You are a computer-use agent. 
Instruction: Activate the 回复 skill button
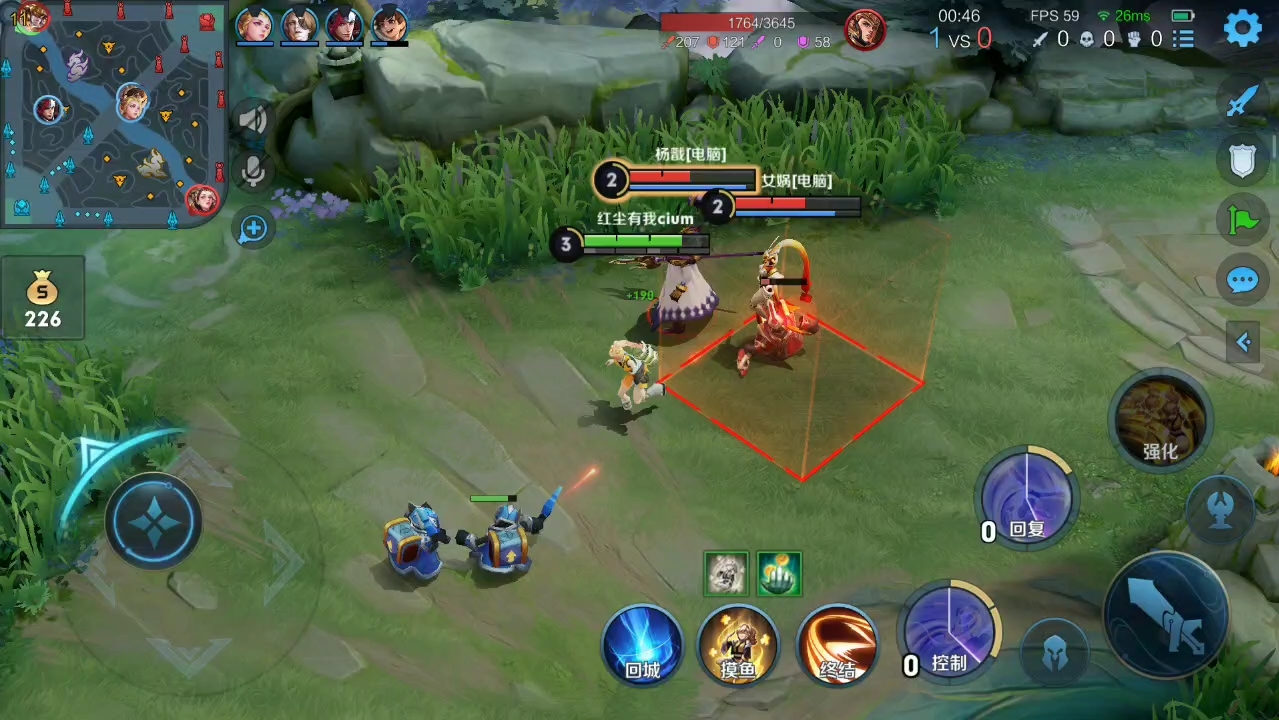click(1026, 498)
